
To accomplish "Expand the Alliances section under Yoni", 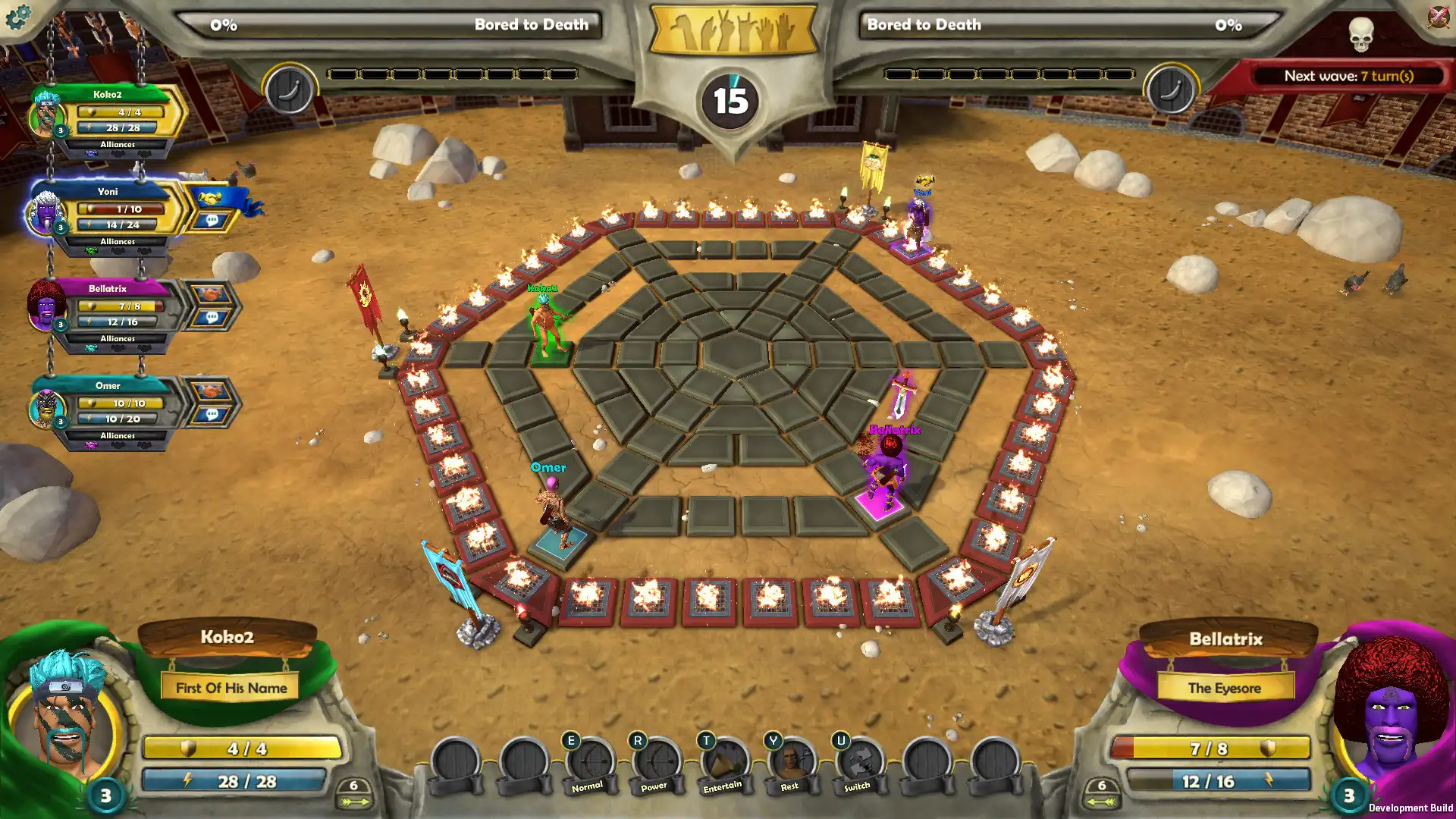I will point(118,240).
